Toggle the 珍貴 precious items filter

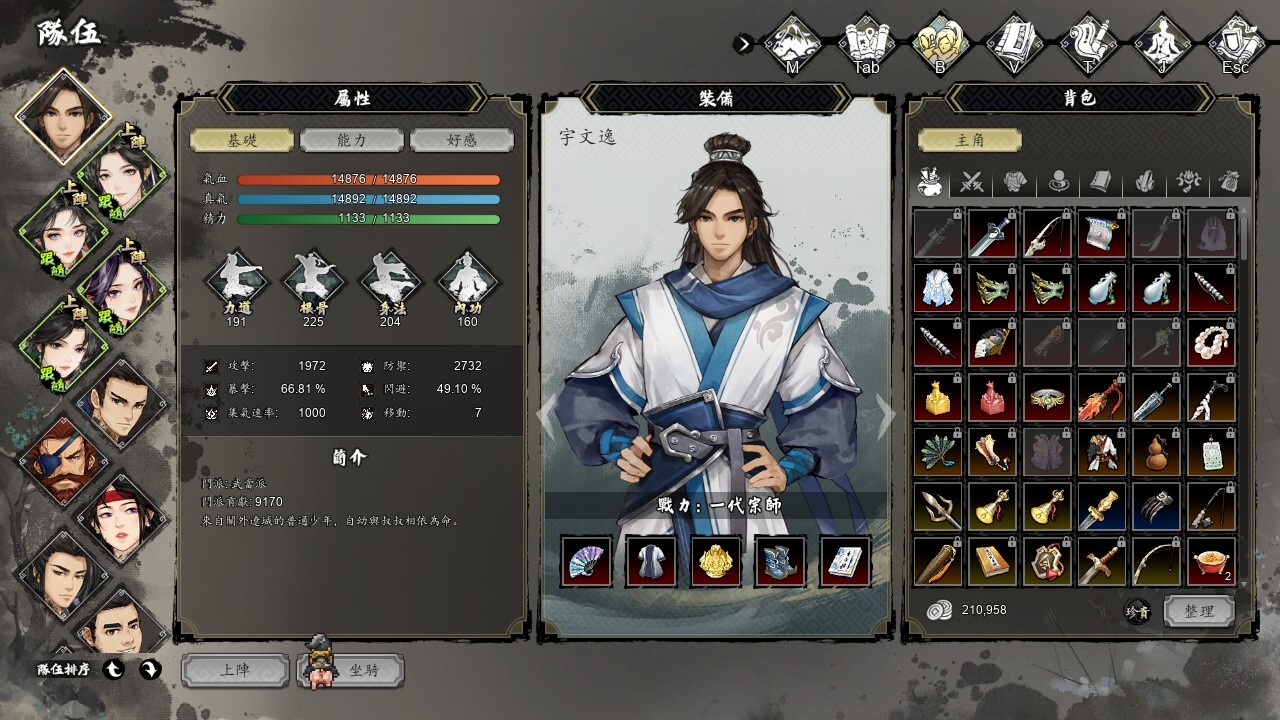point(1138,612)
